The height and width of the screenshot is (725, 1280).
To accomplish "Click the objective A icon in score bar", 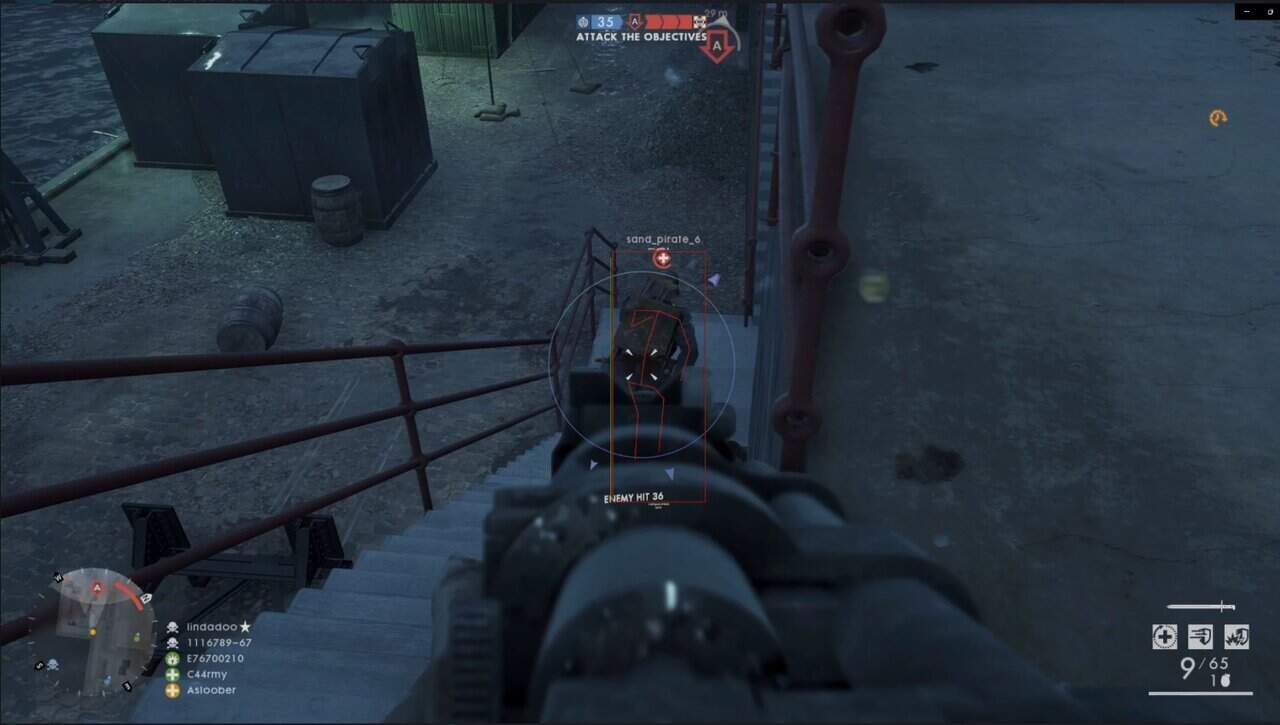I will click(634, 21).
